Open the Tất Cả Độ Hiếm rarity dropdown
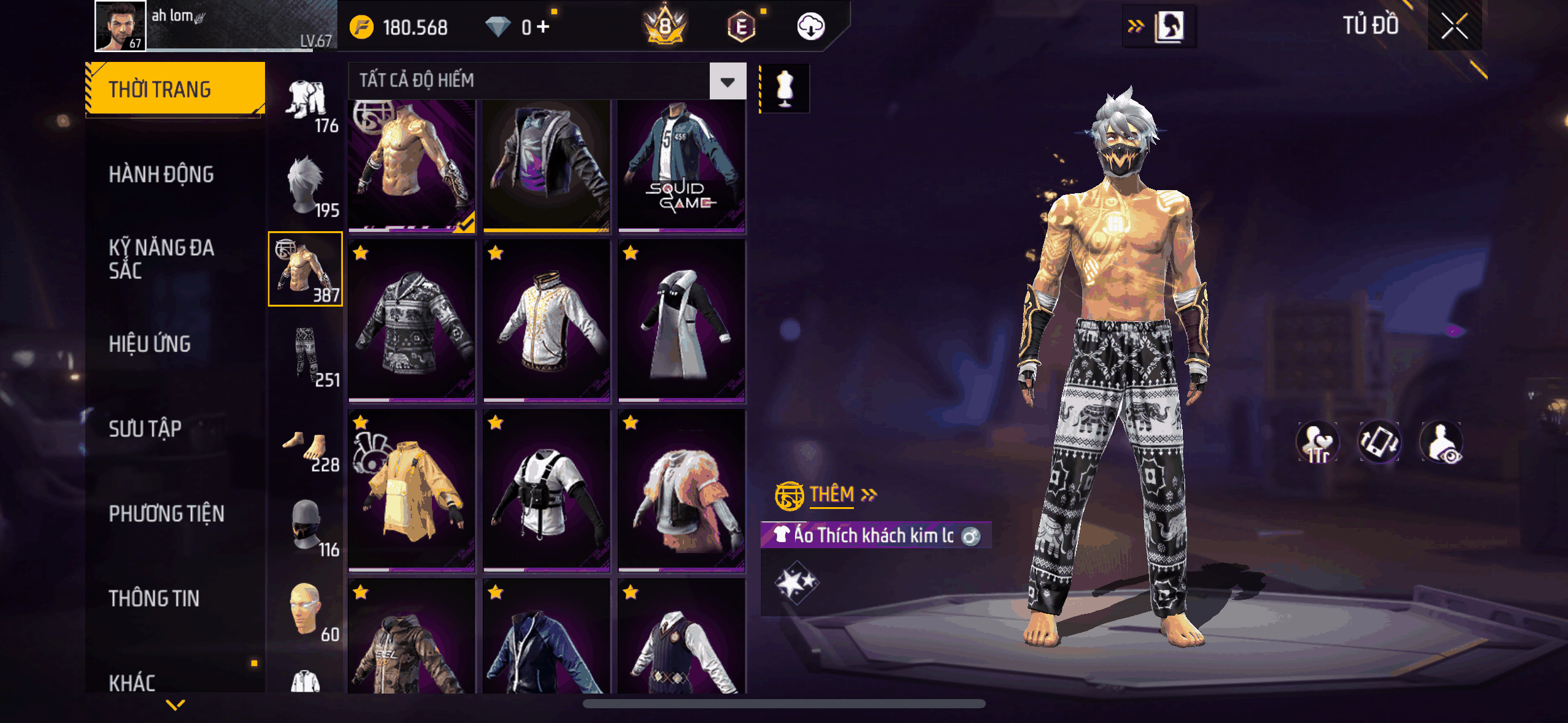This screenshot has height=723, width=1568. pos(728,81)
